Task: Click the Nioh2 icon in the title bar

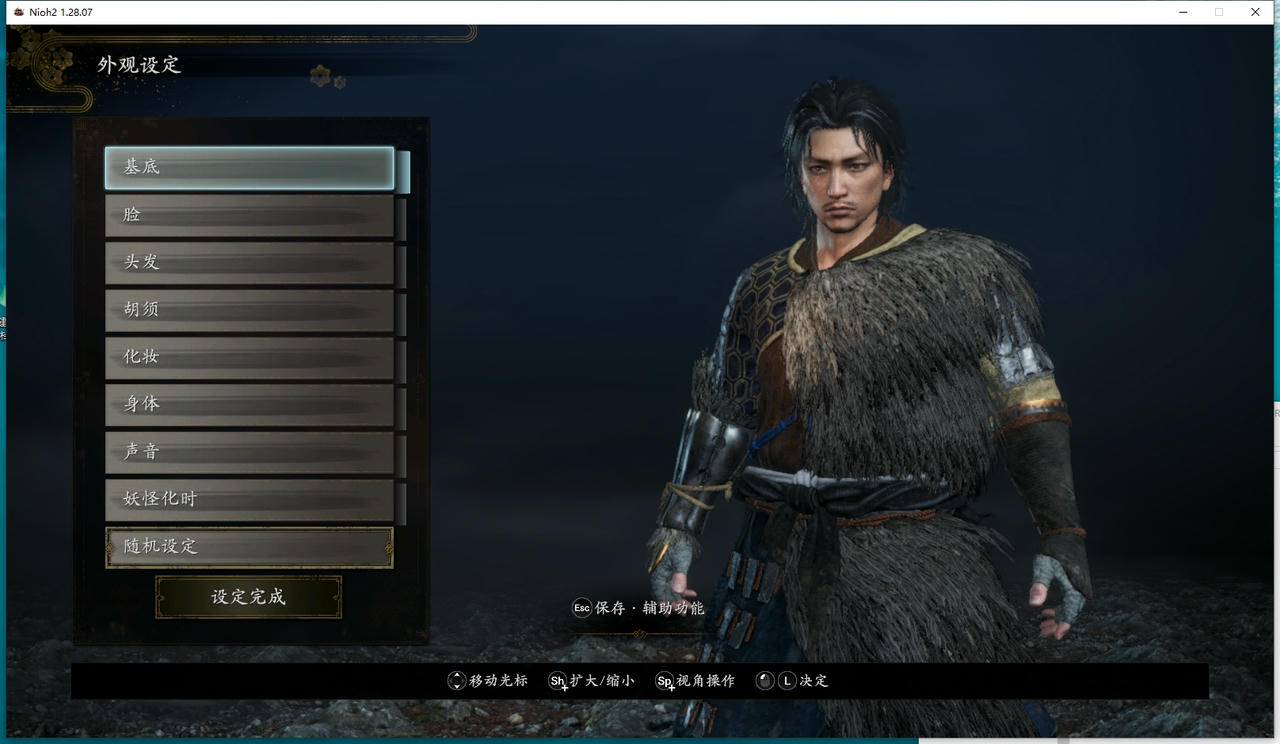Action: pyautogui.click(x=20, y=12)
